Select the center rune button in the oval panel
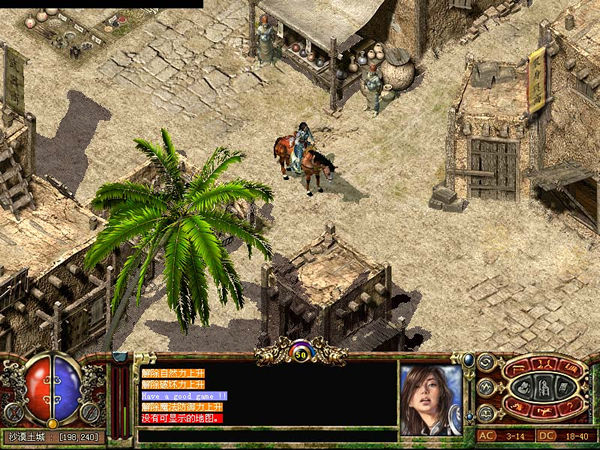This screenshot has width=600, height=450. 545,387
